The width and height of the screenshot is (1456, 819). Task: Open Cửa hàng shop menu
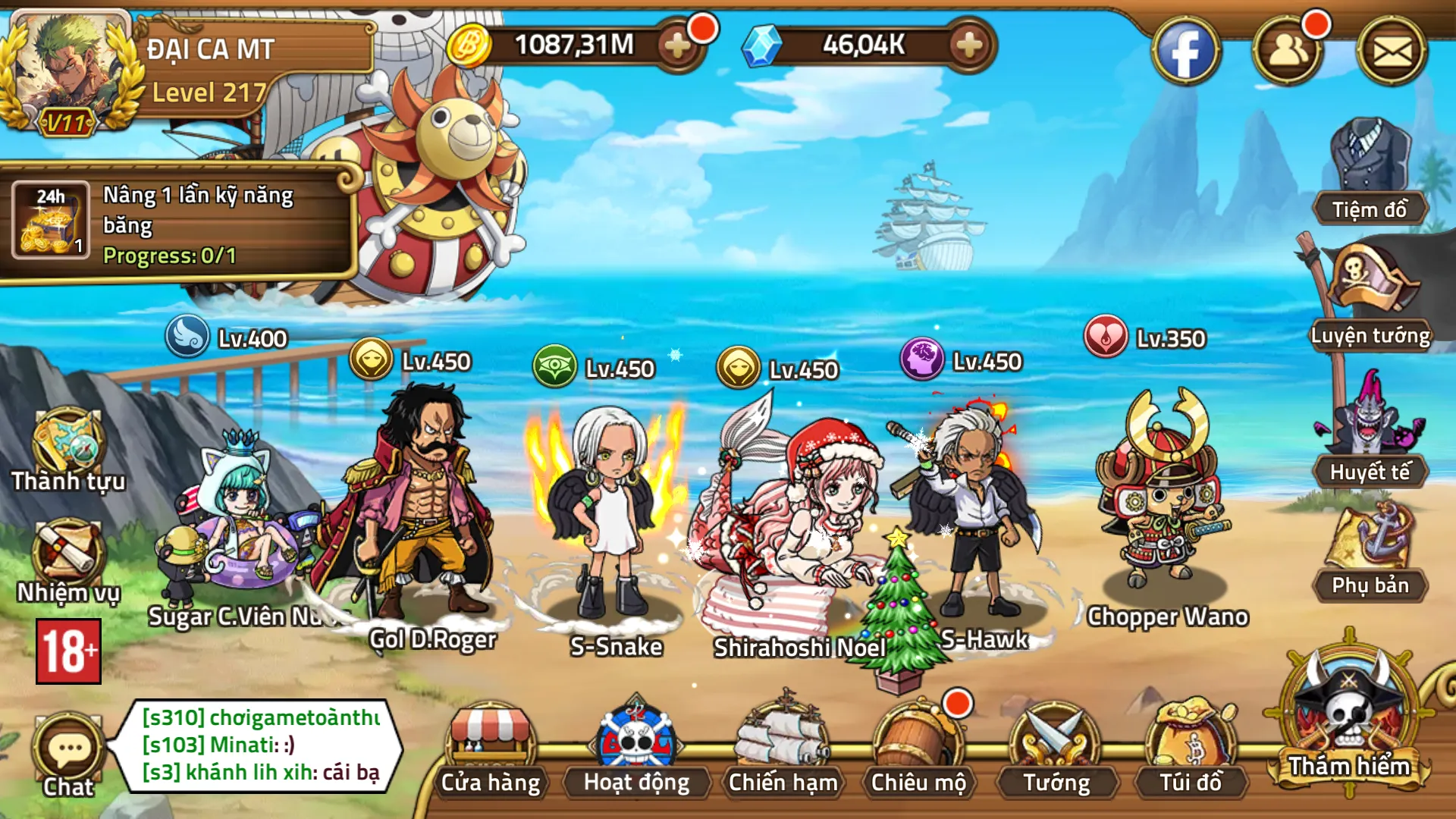(491, 751)
